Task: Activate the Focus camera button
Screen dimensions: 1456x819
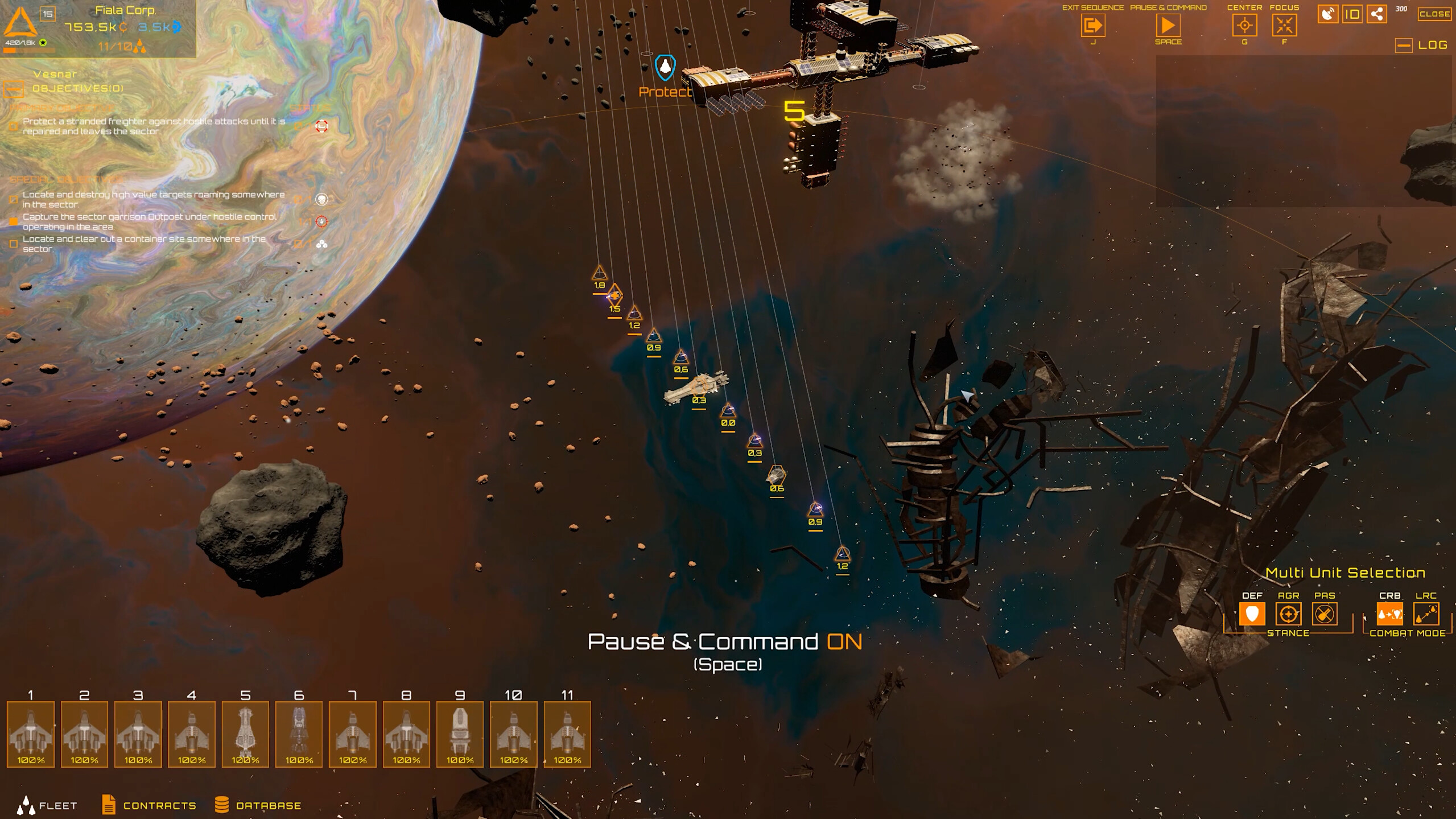Action: pos(1284,26)
